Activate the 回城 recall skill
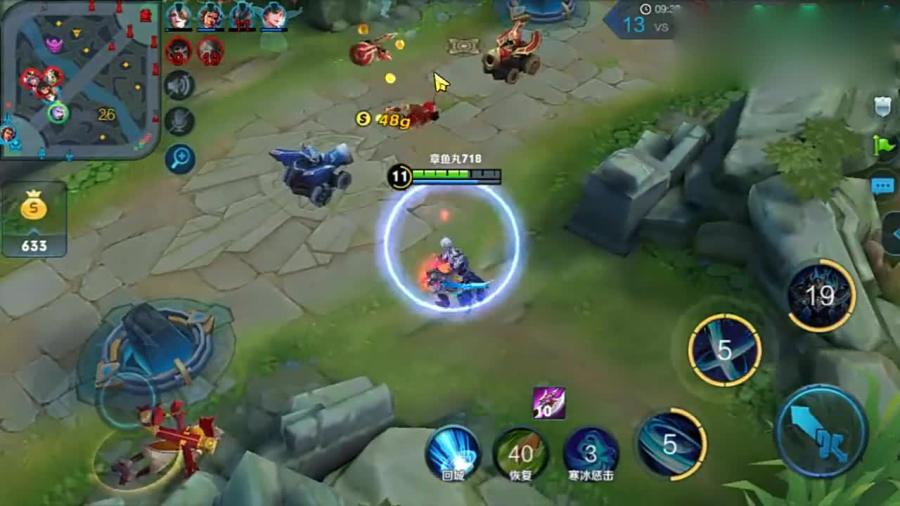 [453, 452]
